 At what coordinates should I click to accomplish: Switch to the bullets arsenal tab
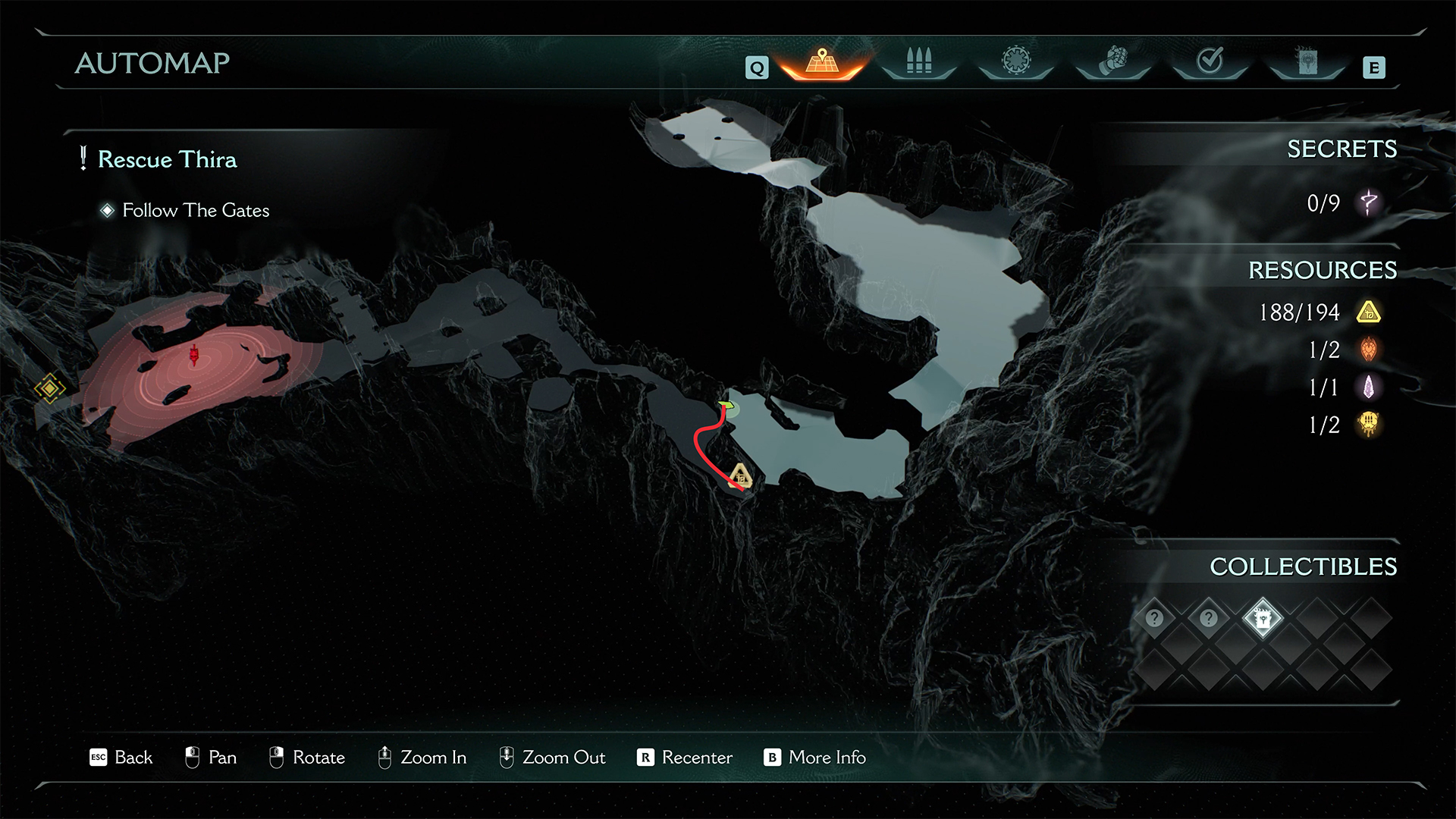918,61
